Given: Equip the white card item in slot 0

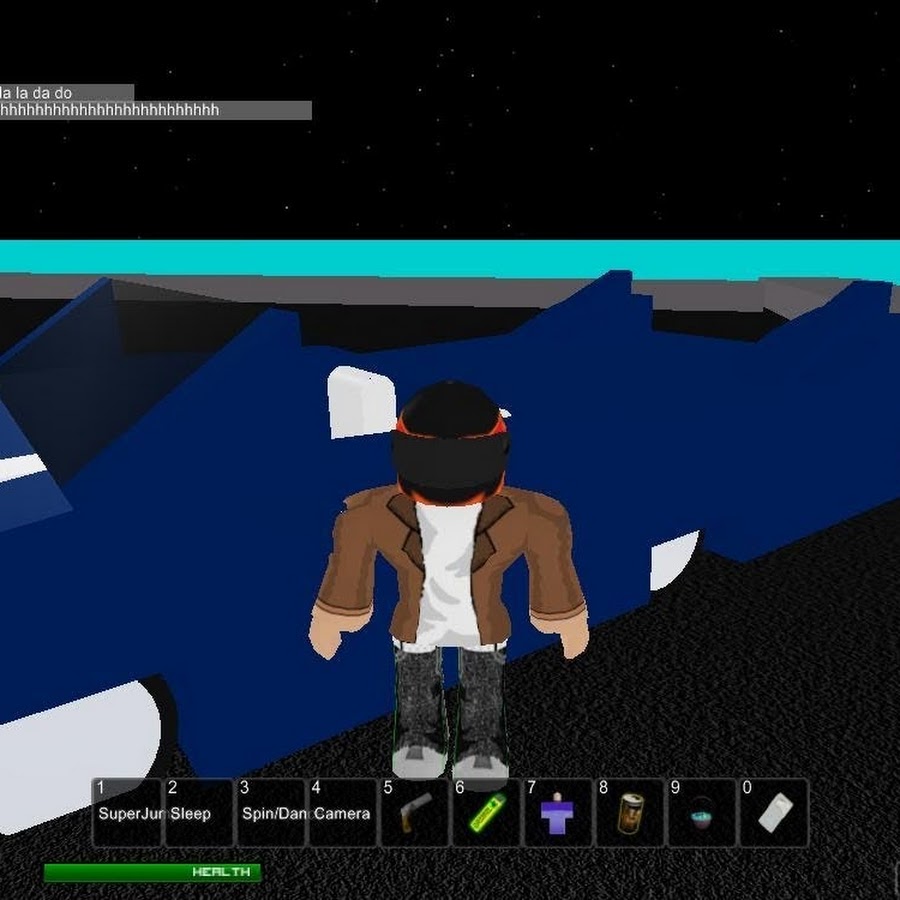Looking at the screenshot, I should (x=774, y=813).
